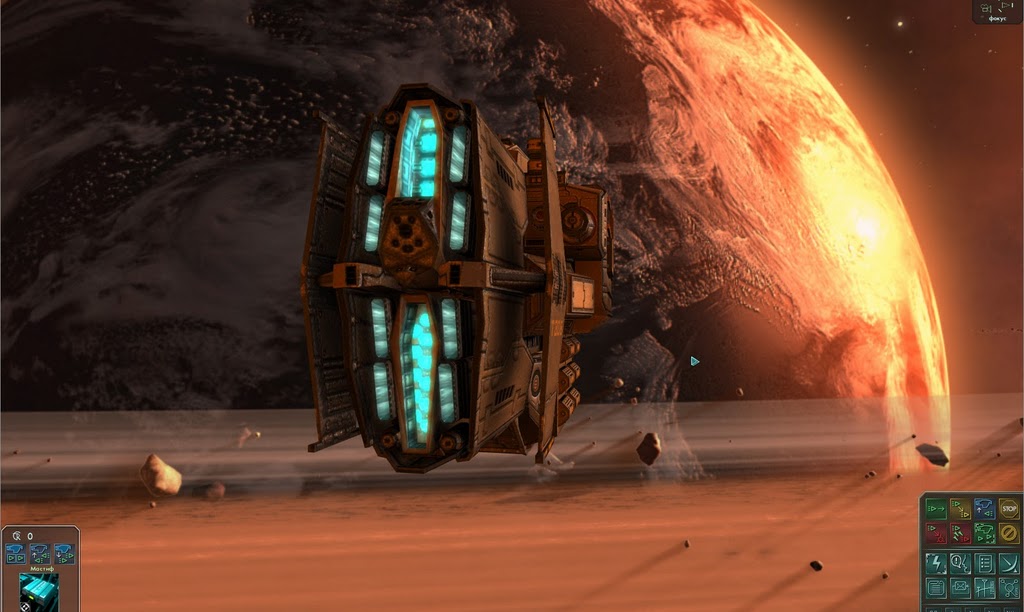Open the checklist objectives panel
The image size is (1024, 612).
click(x=984, y=563)
